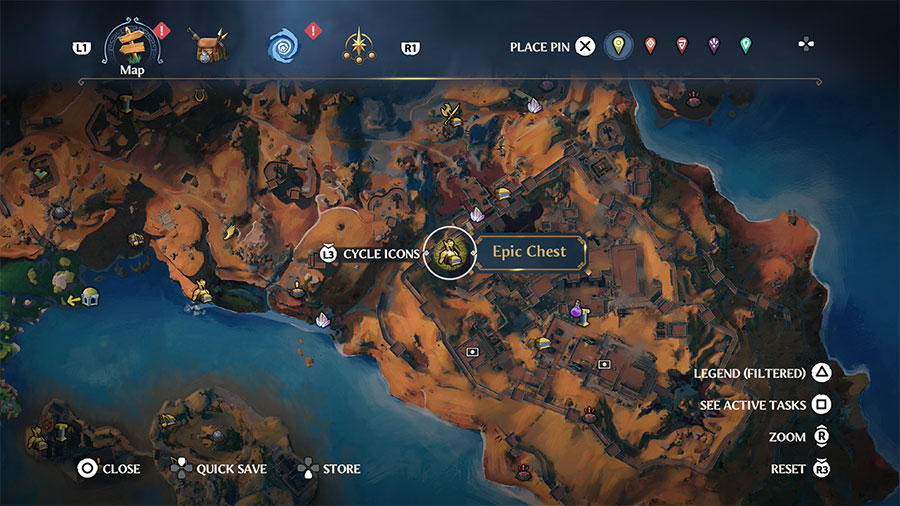The width and height of the screenshot is (900, 506).
Task: Open the Store
Action: tap(329, 468)
